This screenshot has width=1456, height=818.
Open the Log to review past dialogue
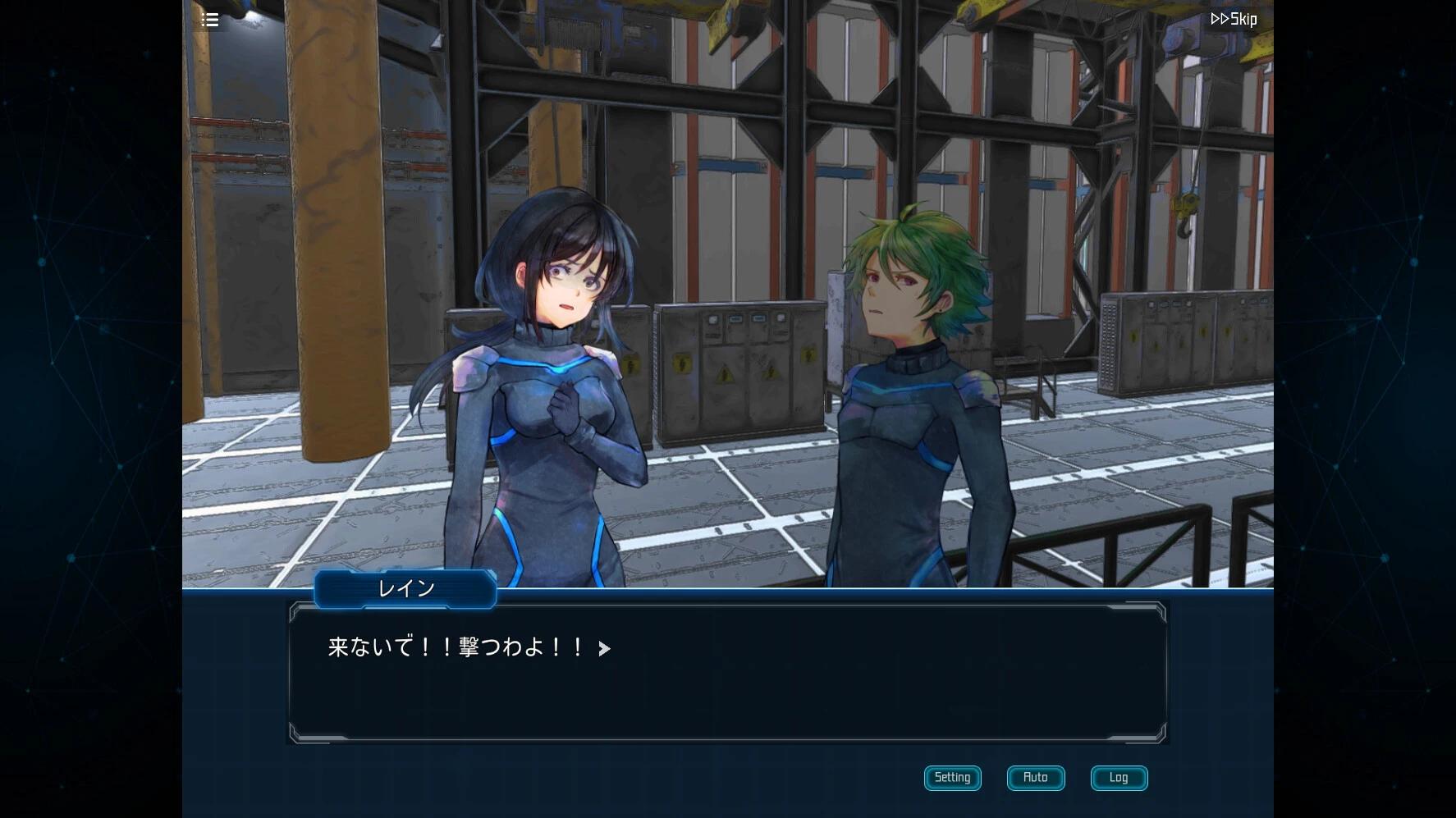[x=1118, y=778]
